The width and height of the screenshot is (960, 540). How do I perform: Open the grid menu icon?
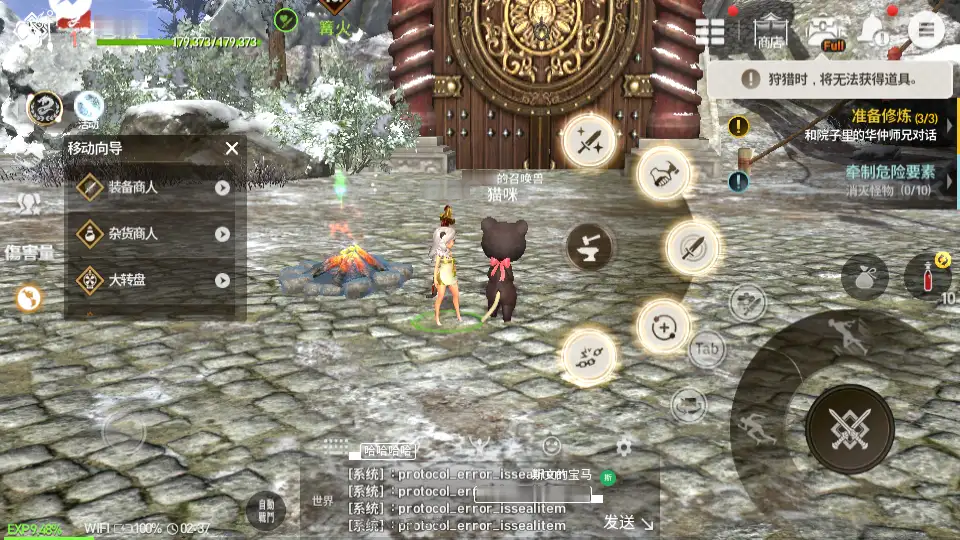click(710, 31)
